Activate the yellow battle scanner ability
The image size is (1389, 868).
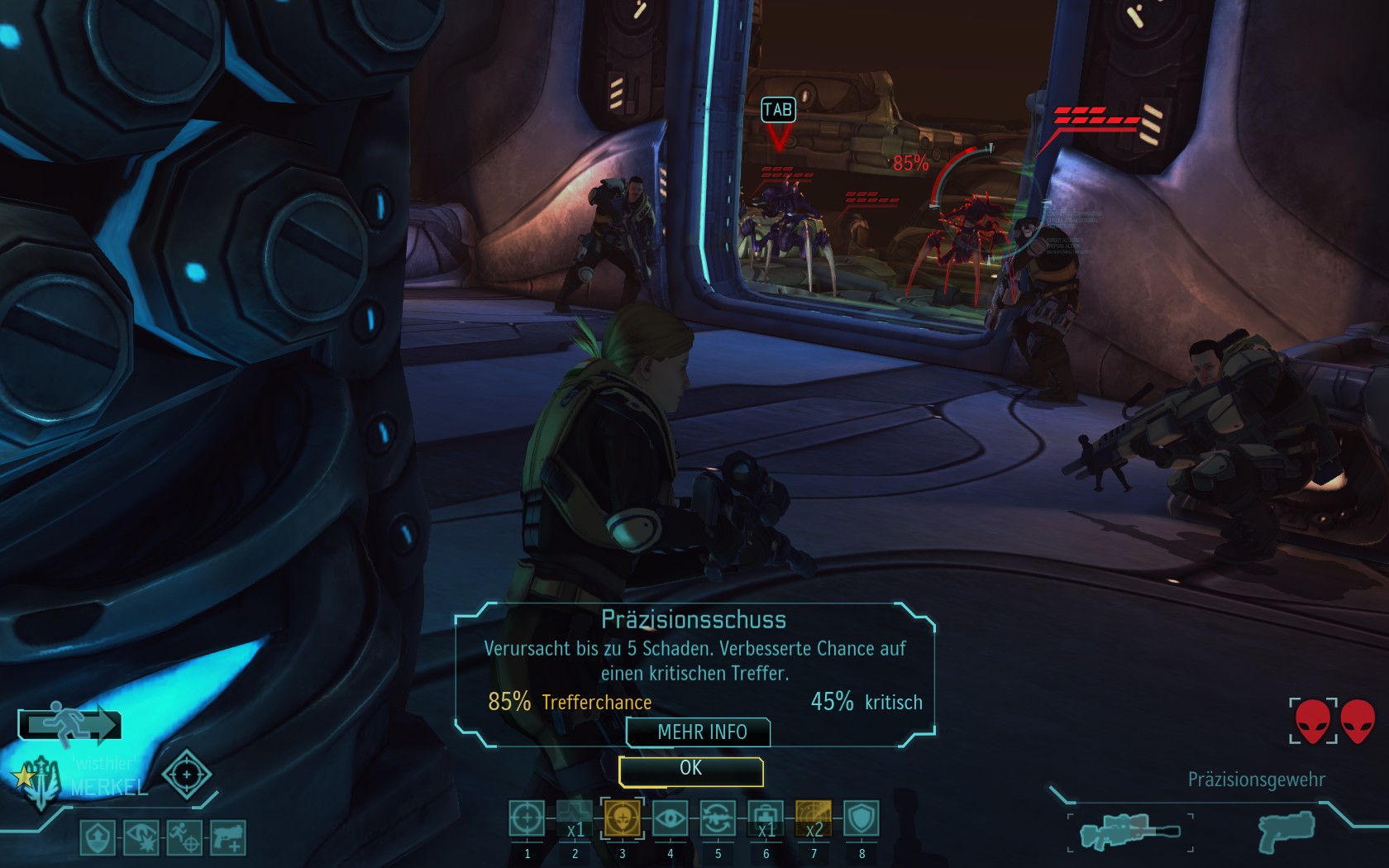point(814,819)
